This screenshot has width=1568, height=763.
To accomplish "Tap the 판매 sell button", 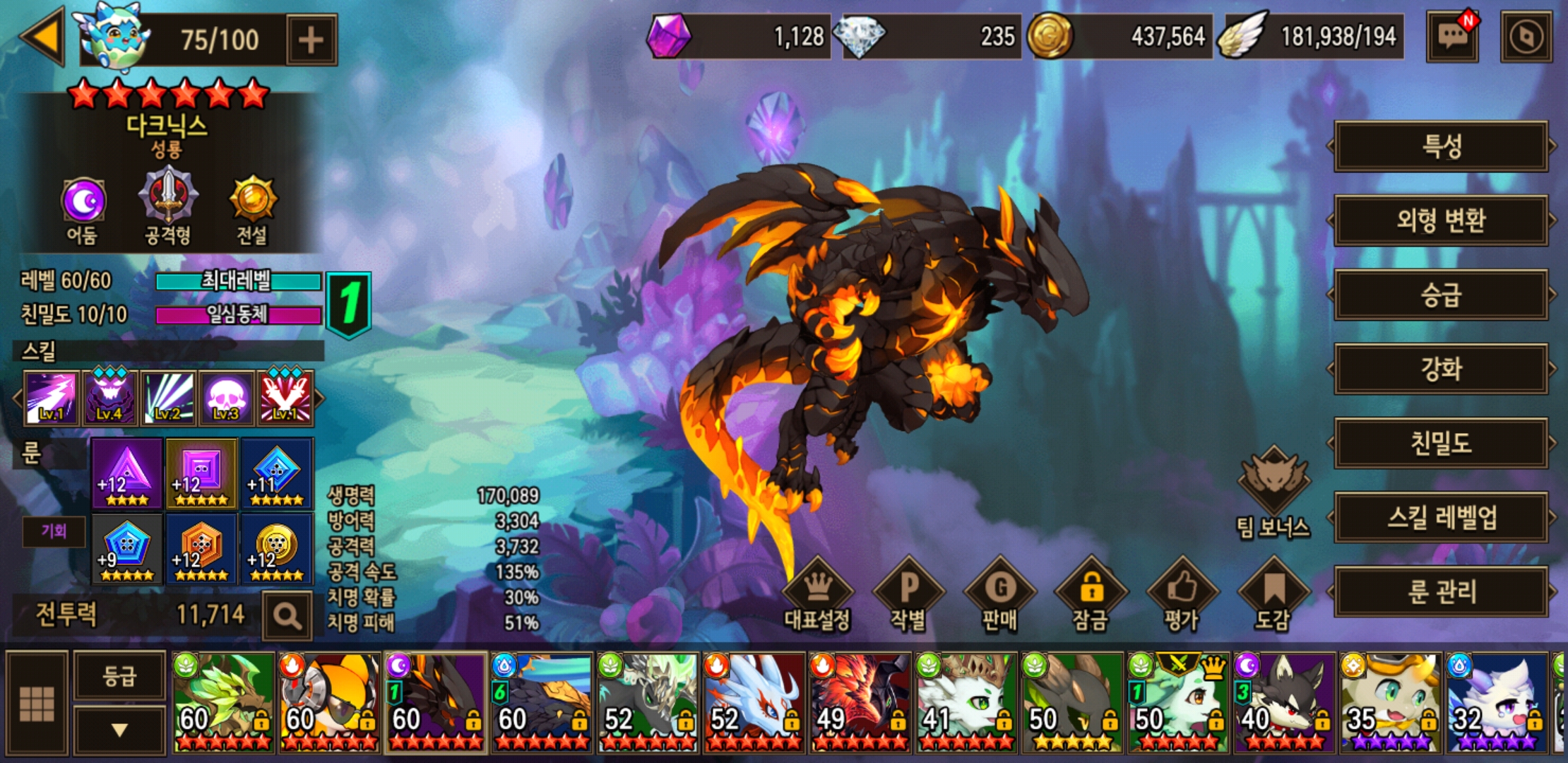I will [999, 595].
